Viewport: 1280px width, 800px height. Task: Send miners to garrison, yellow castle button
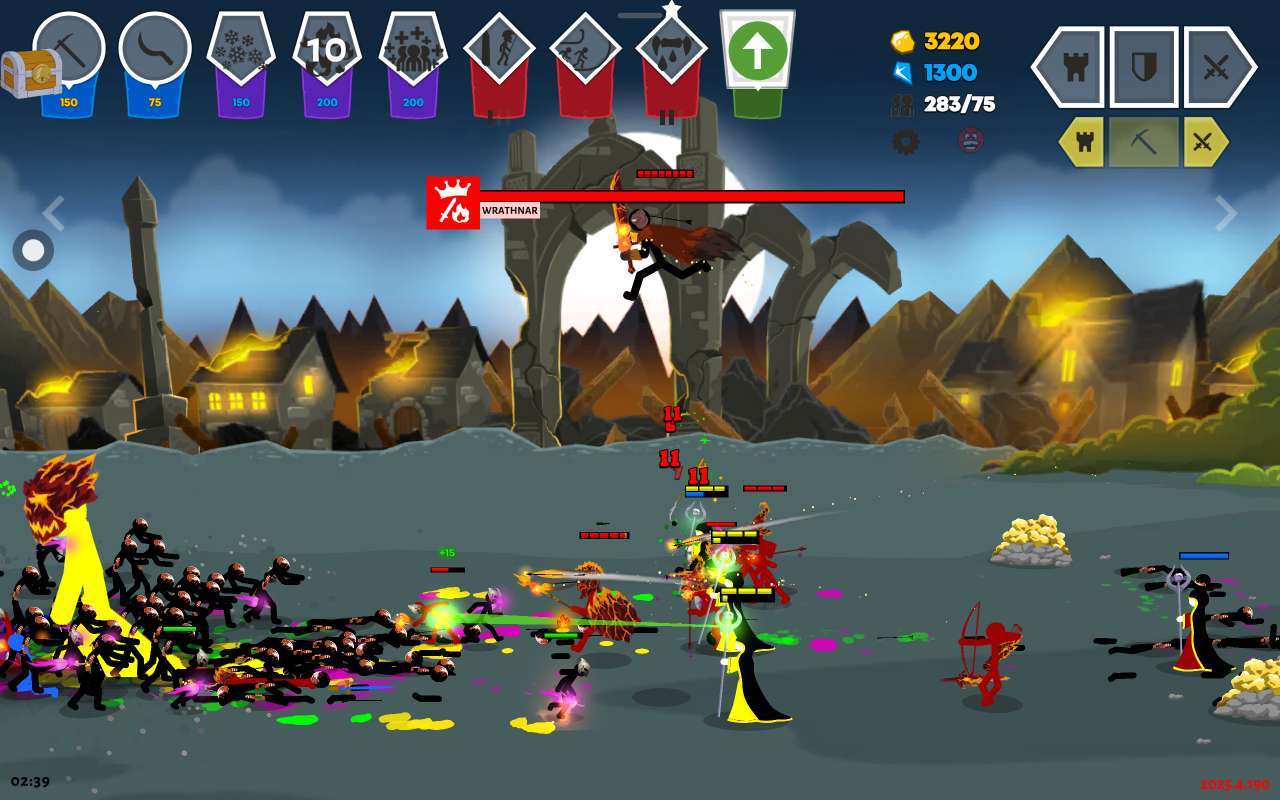pos(1083,143)
